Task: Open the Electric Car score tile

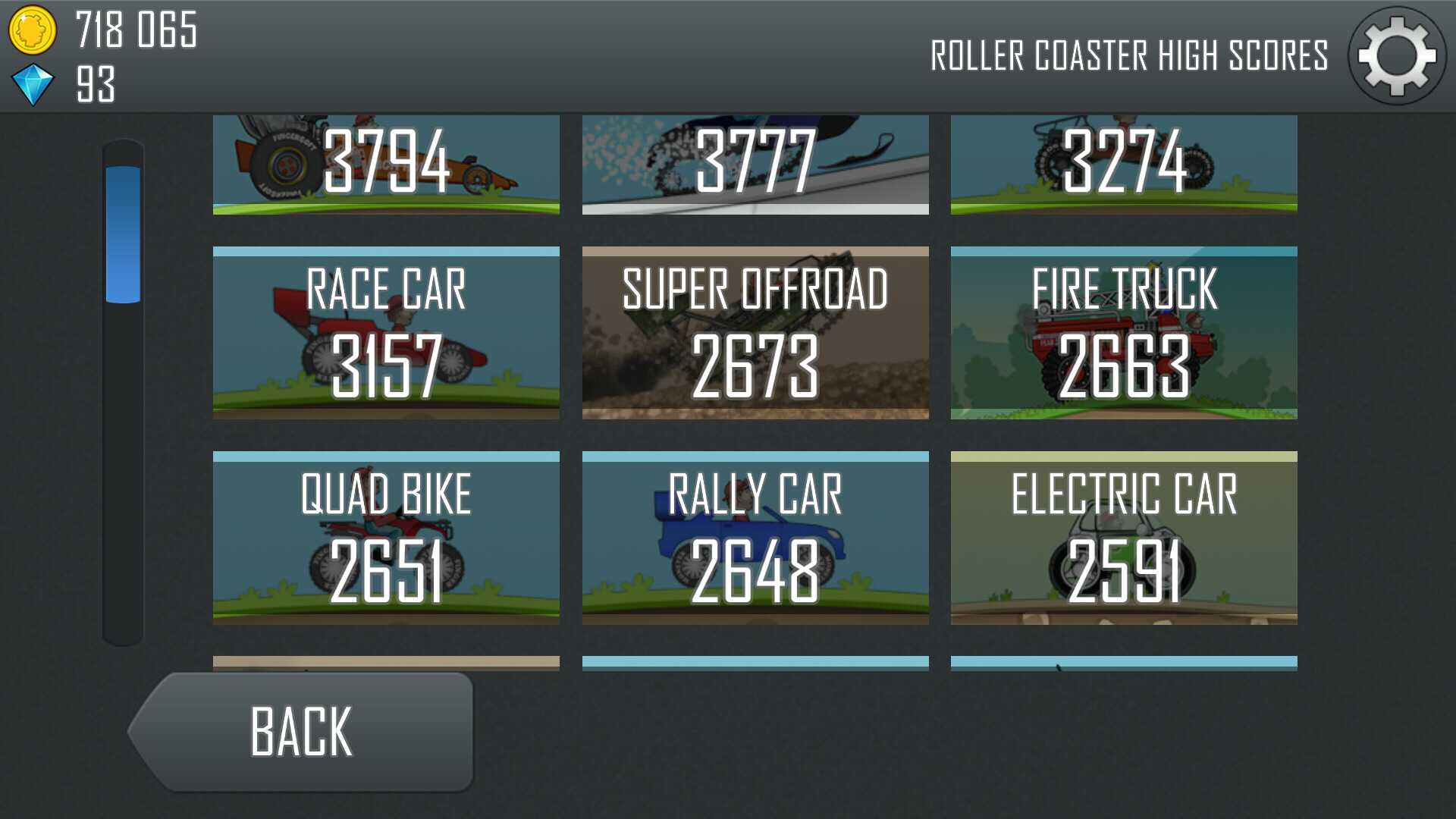Action: (x=1124, y=538)
